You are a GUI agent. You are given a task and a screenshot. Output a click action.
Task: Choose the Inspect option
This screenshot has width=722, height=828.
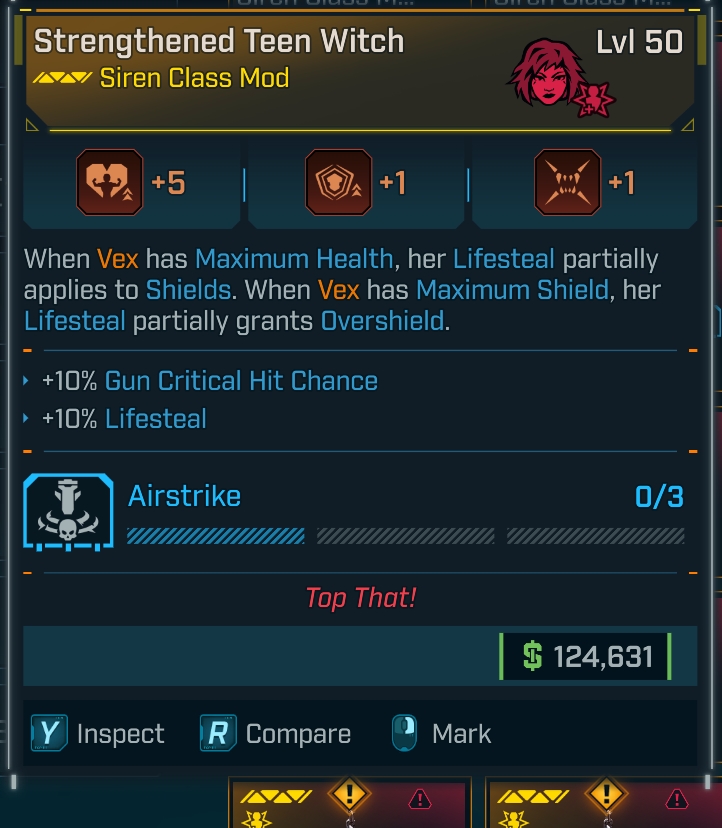coord(99,734)
